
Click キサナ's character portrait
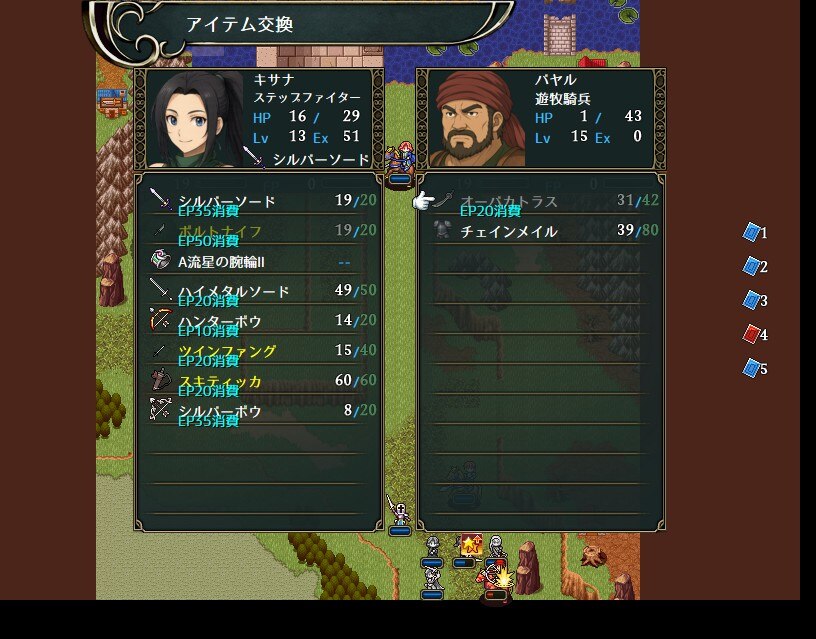tap(196, 119)
